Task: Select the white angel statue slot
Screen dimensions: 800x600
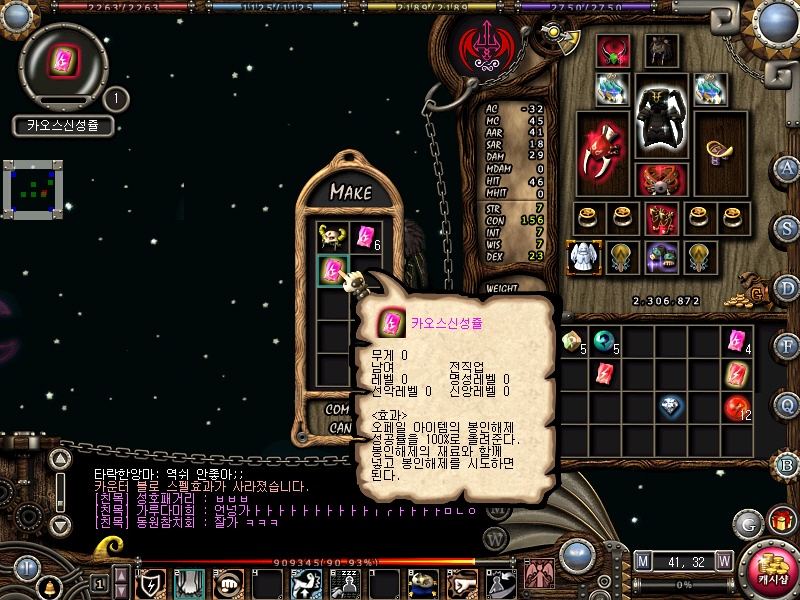Action: coord(582,257)
